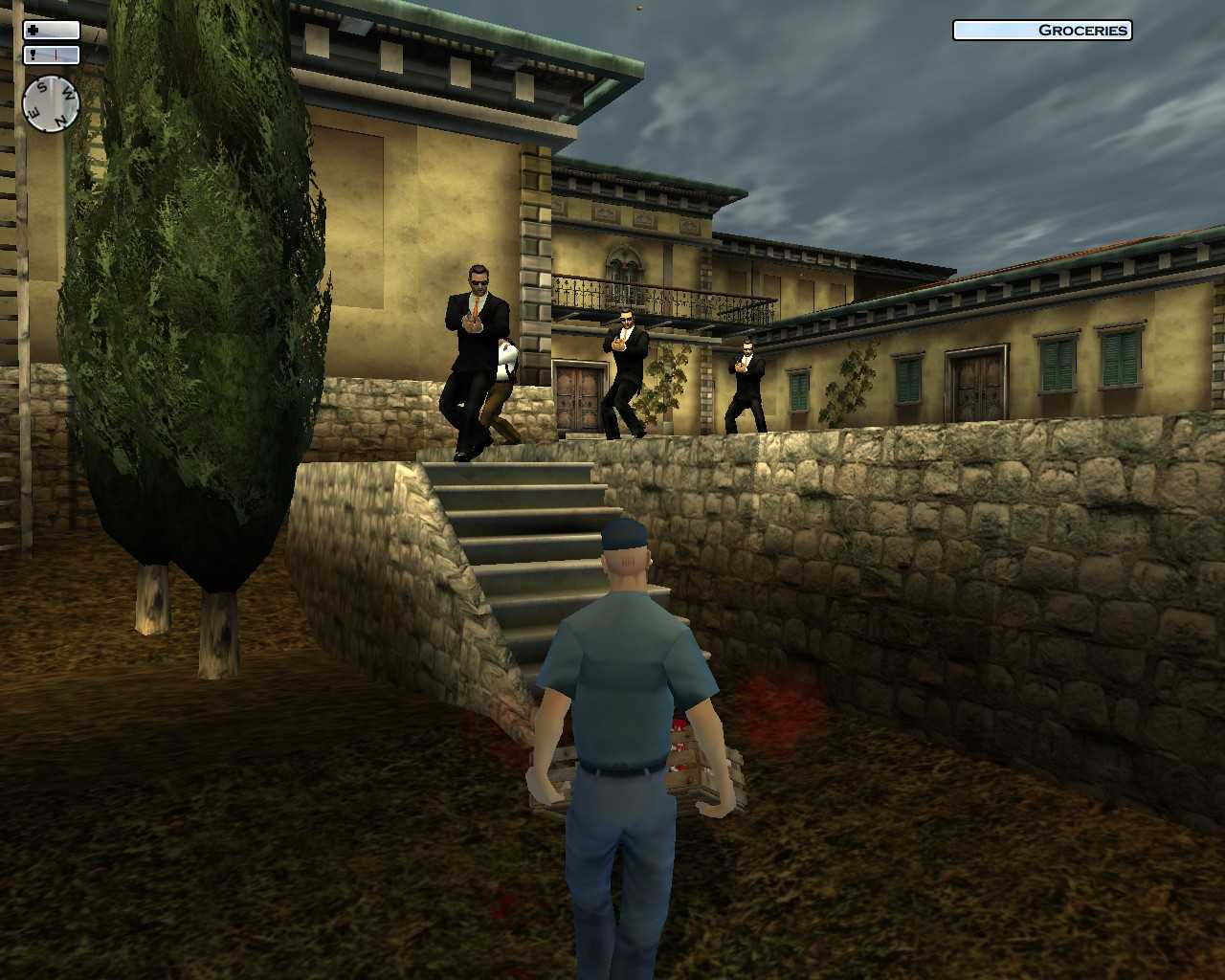This screenshot has width=1225, height=980.
Task: Click the Groceries text in the top-right box
Action: pyautogui.click(x=1080, y=30)
